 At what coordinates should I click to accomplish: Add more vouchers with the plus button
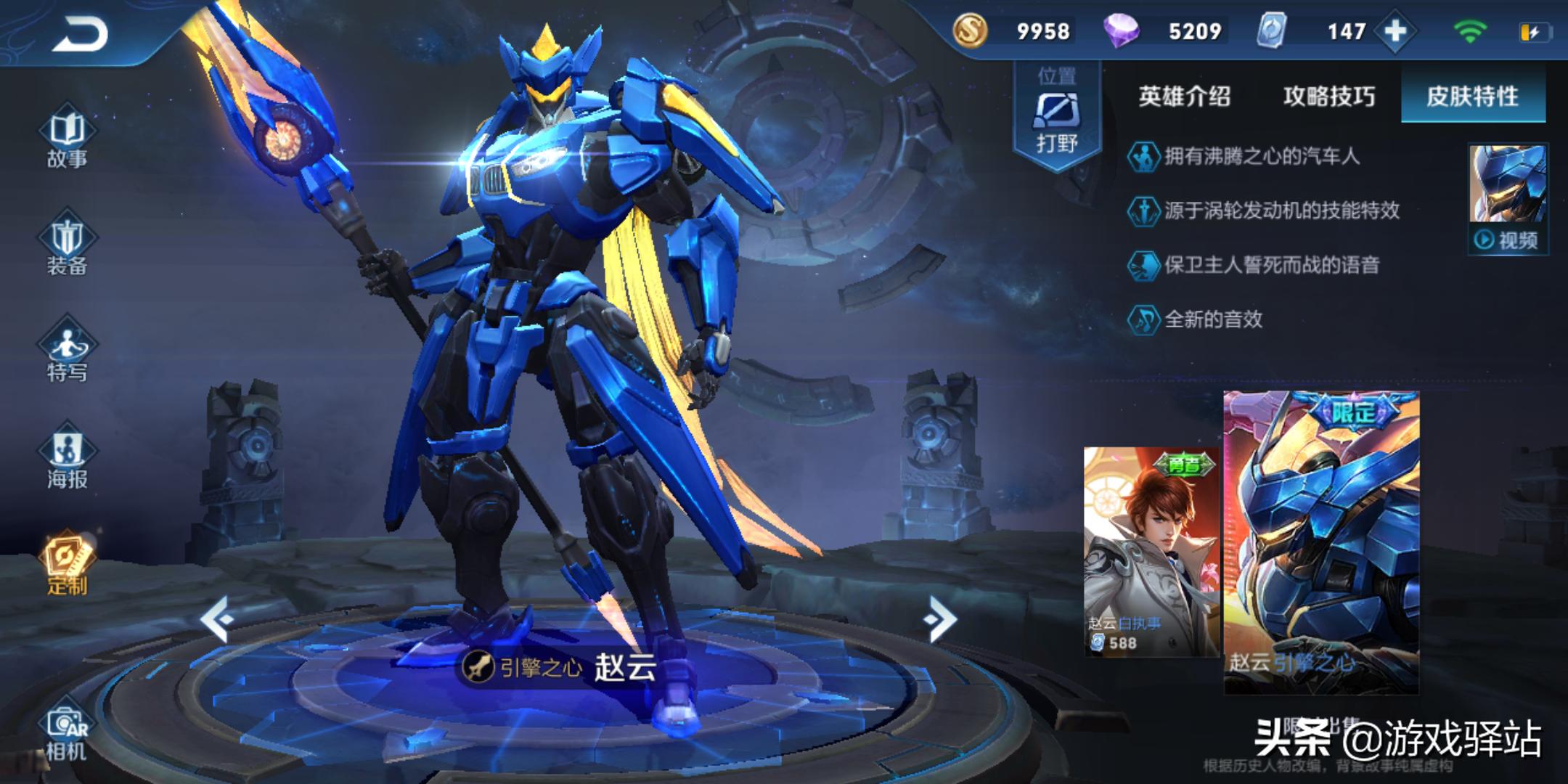click(1395, 31)
